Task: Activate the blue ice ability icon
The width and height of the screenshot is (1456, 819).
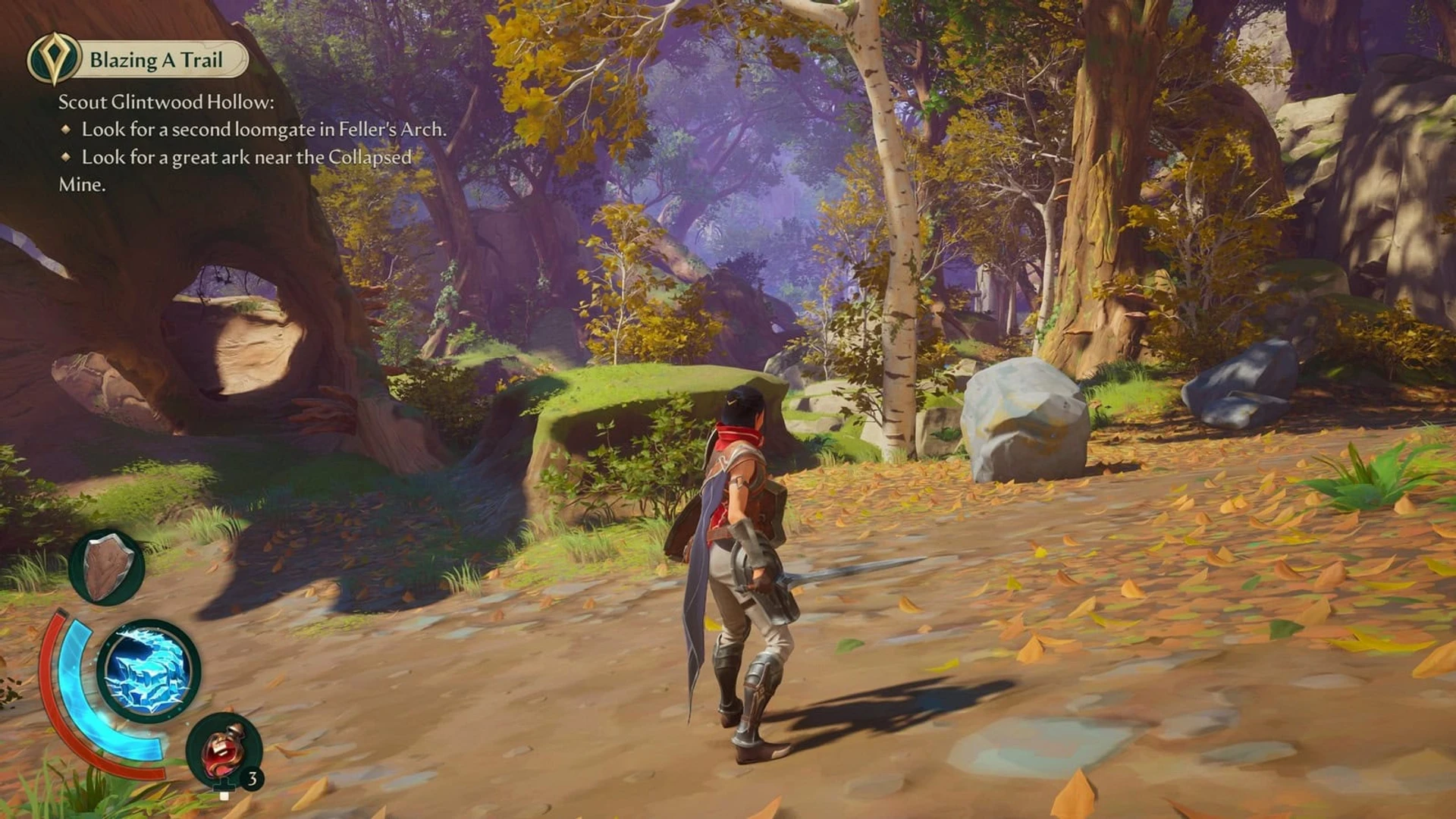Action: coord(149,670)
